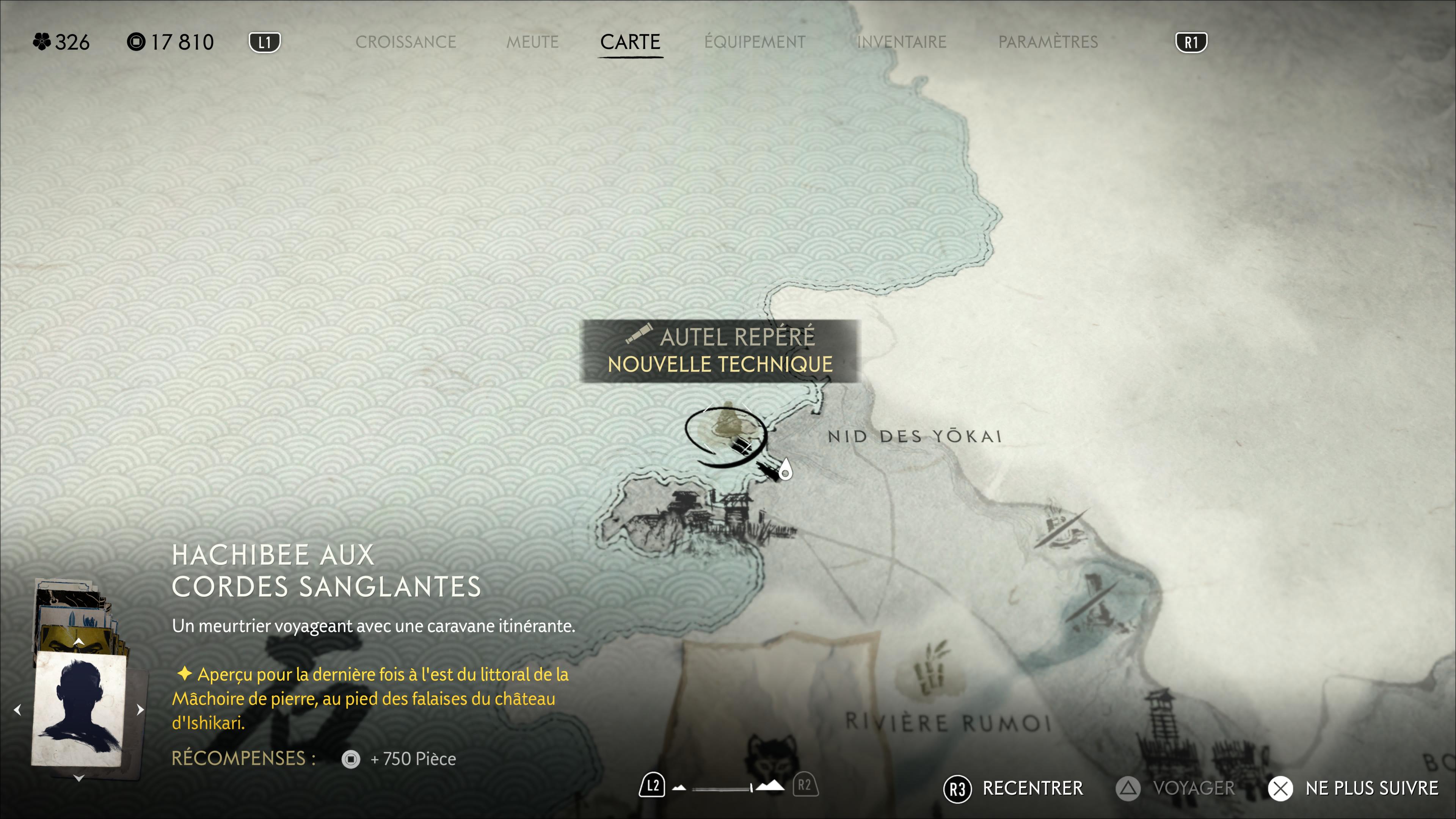The height and width of the screenshot is (819, 1456).
Task: Go to the Équipement tab
Action: (755, 42)
